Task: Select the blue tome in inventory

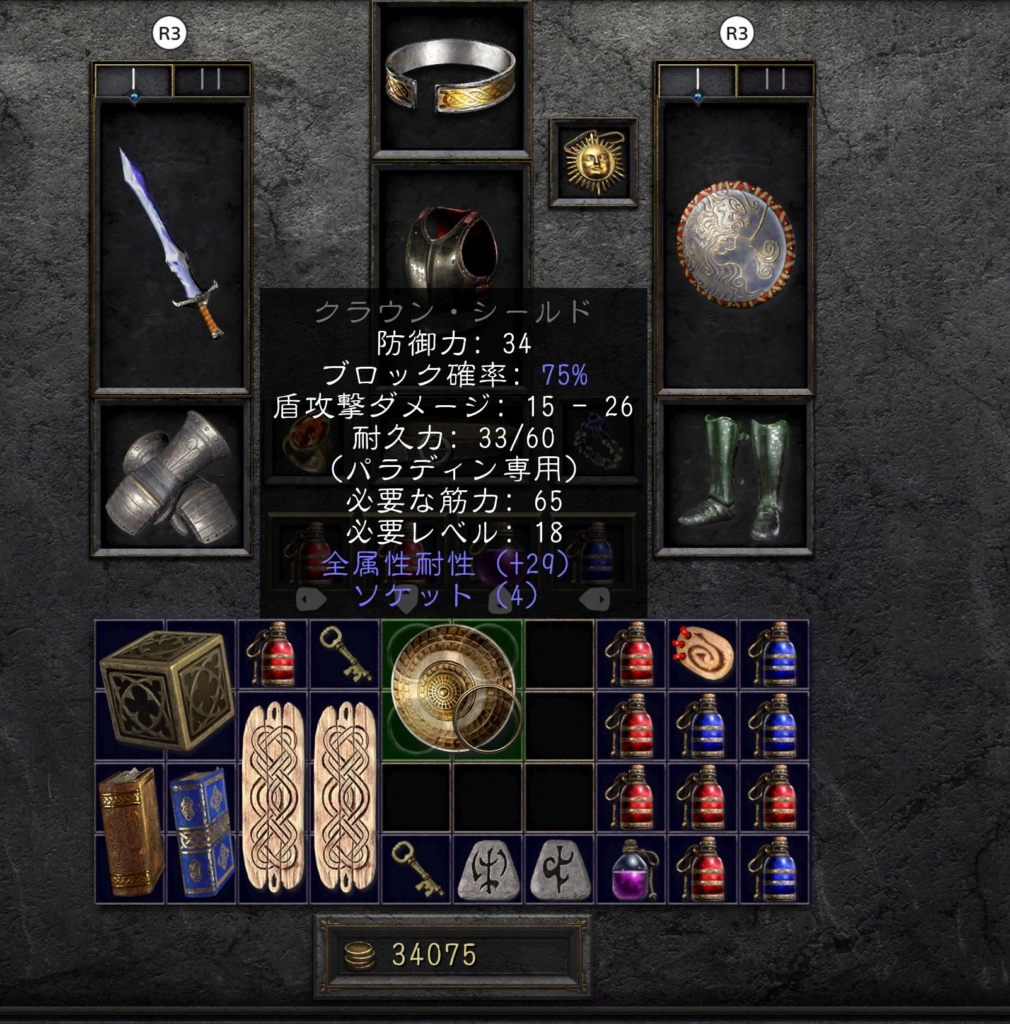Action: 202,832
